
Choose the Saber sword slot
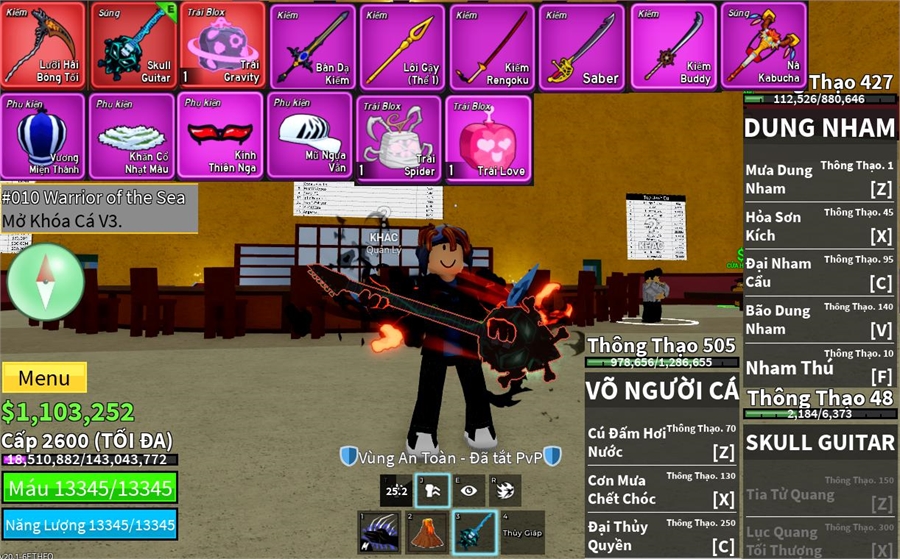[x=582, y=47]
